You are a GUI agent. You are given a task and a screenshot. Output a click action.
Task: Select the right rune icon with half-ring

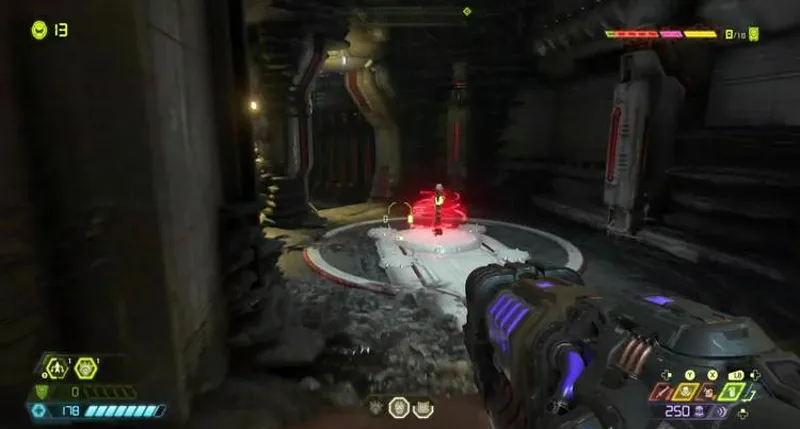tap(422, 407)
